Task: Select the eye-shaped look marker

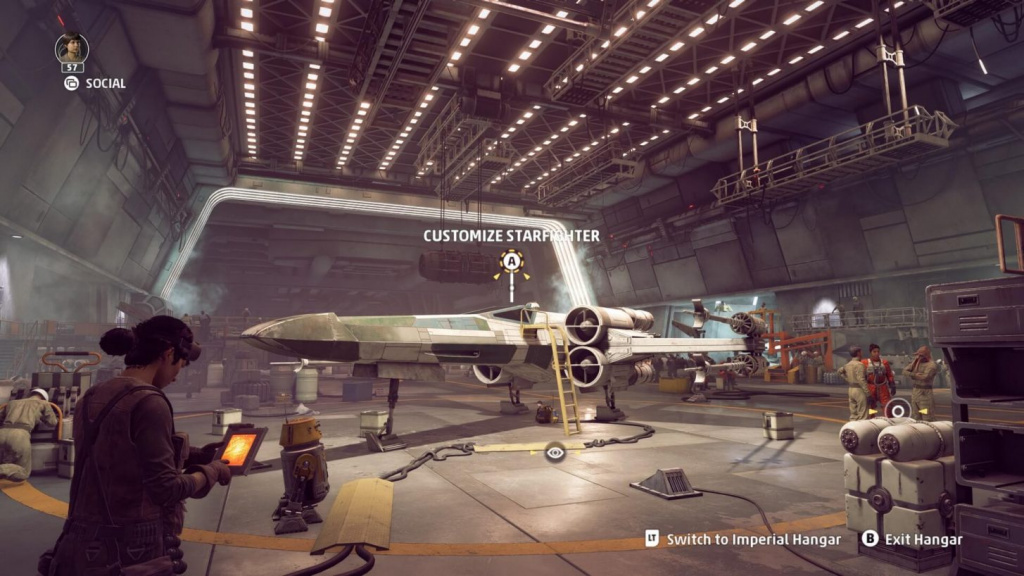Action: 555,452
